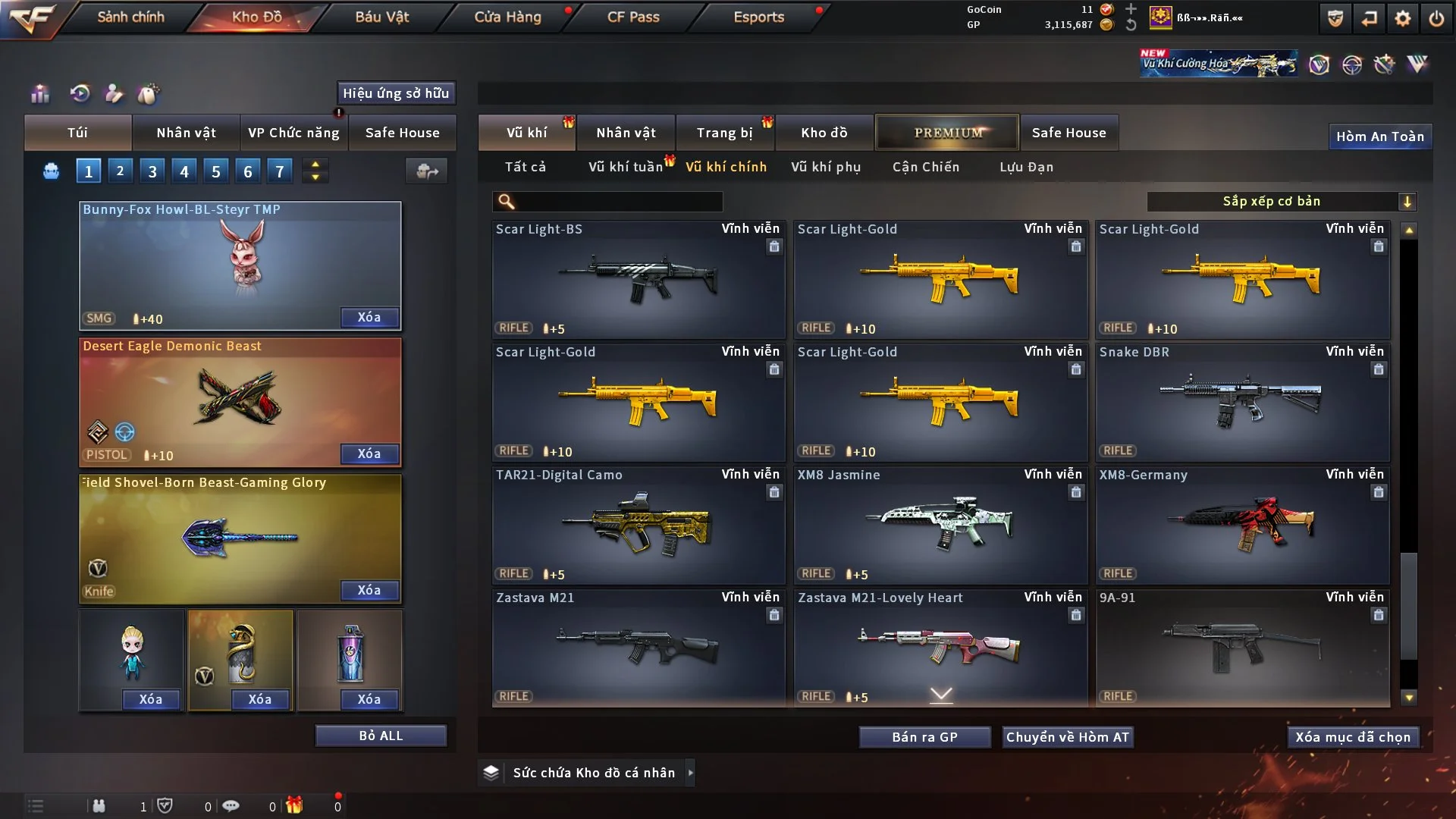The height and width of the screenshot is (819, 1456).
Task: Open the Sảnh chính lobby menu
Action: [130, 17]
